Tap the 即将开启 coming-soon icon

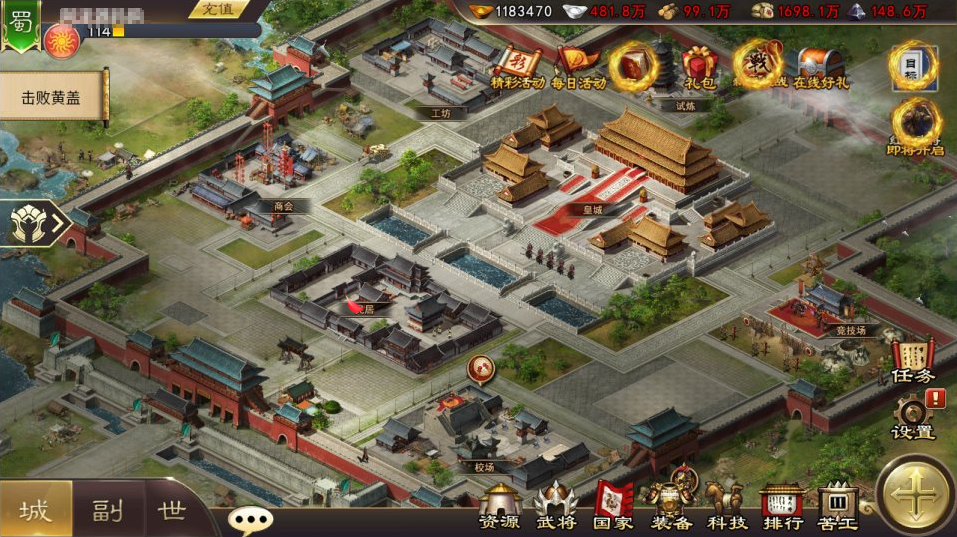click(x=914, y=126)
